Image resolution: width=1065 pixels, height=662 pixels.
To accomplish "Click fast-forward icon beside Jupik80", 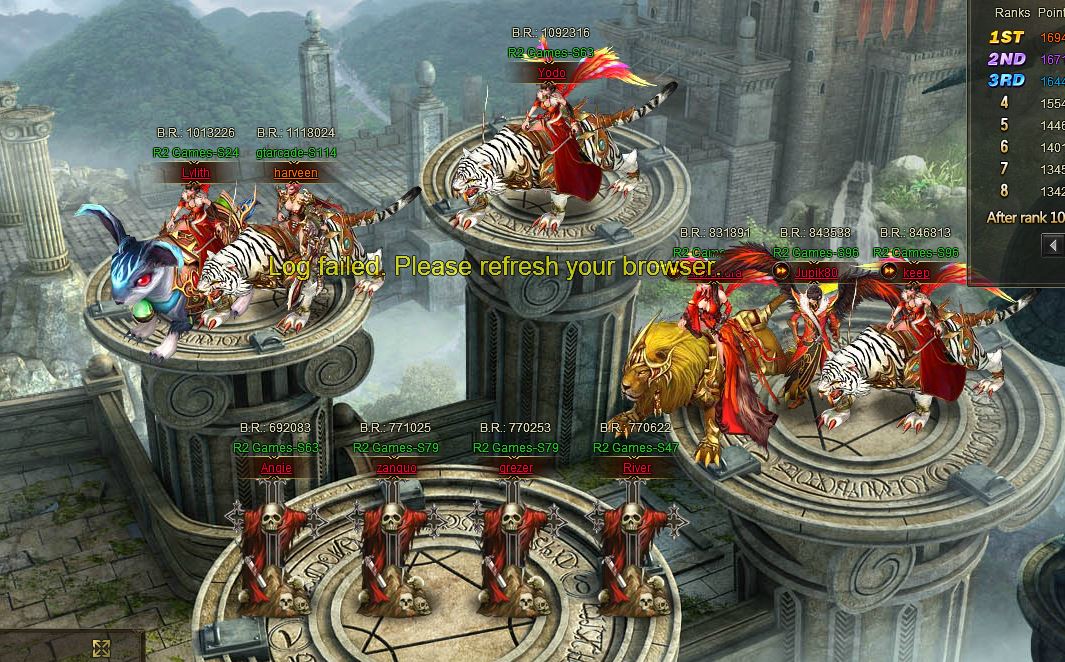I will tap(781, 271).
